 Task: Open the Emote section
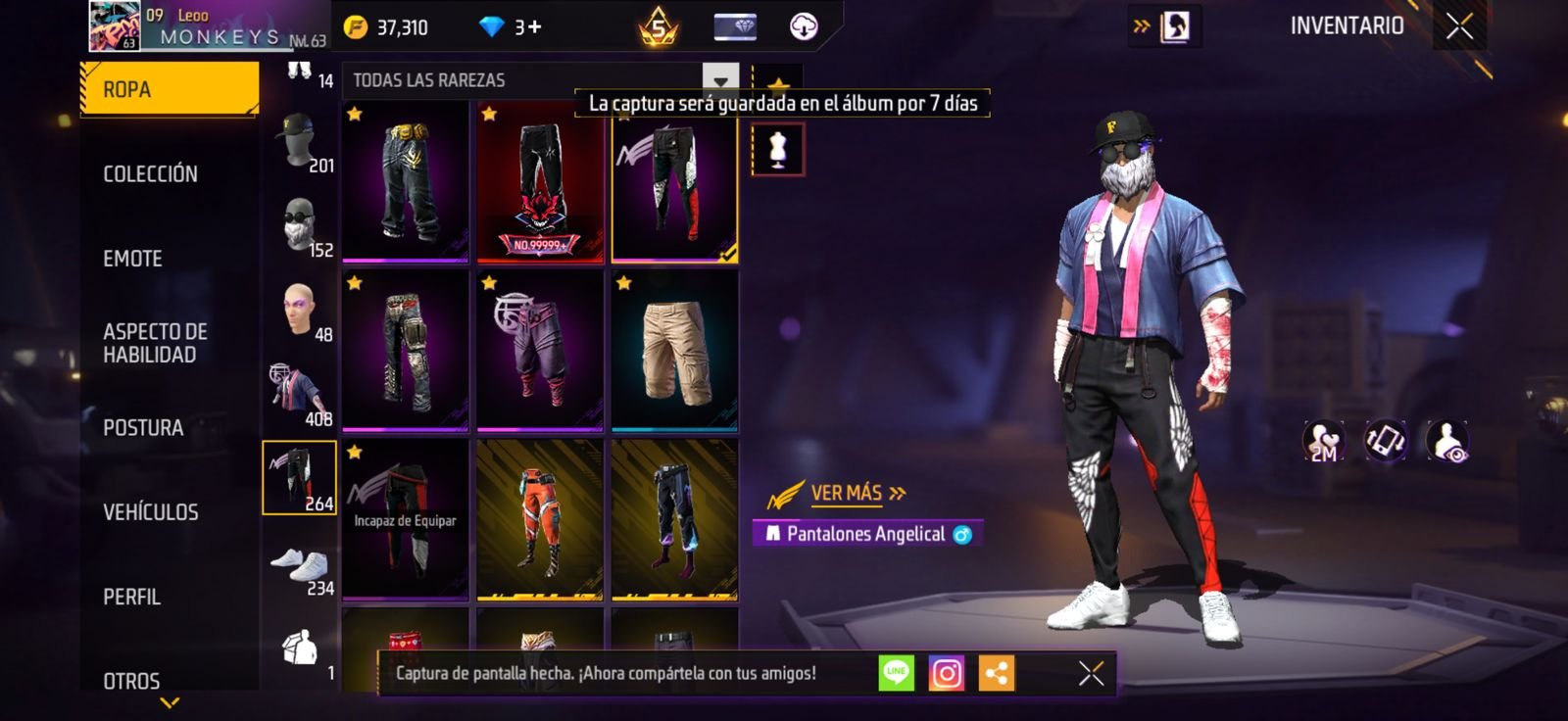point(133,259)
